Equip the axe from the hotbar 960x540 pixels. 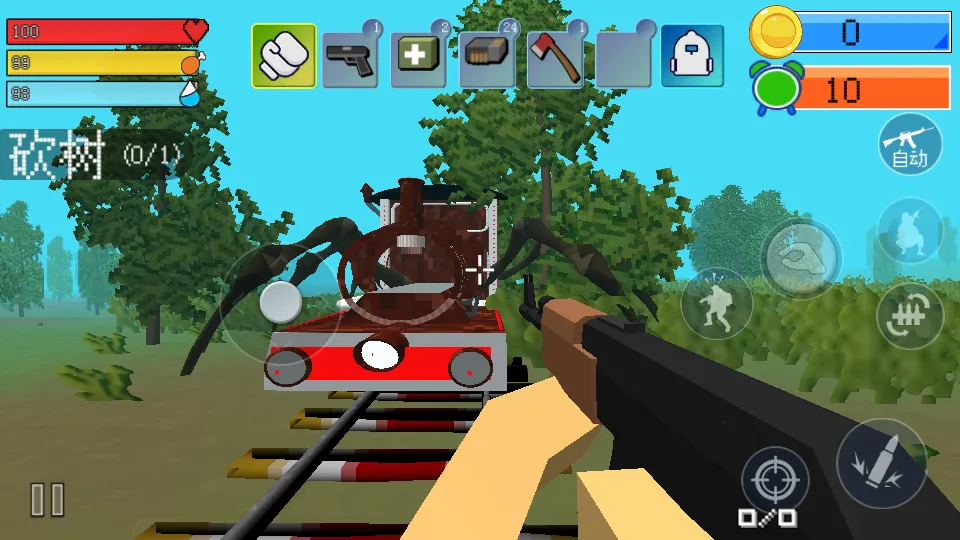click(555, 57)
